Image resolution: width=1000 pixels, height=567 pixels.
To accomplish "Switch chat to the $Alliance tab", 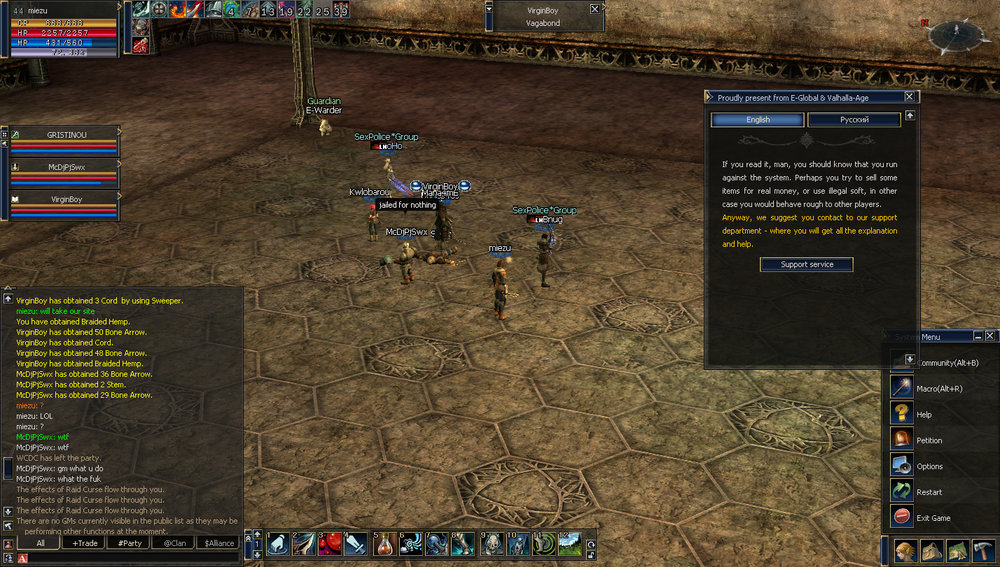I will tap(218, 543).
